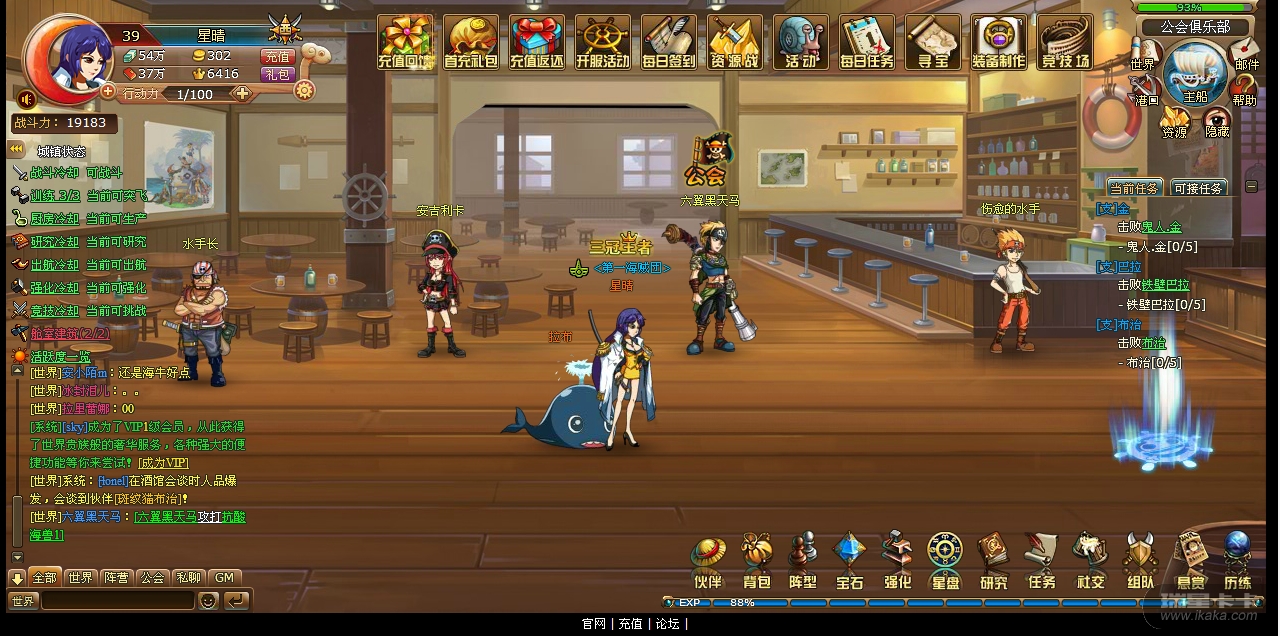Toggle the sound speaker icon
This screenshot has height=636, width=1280.
(27, 99)
